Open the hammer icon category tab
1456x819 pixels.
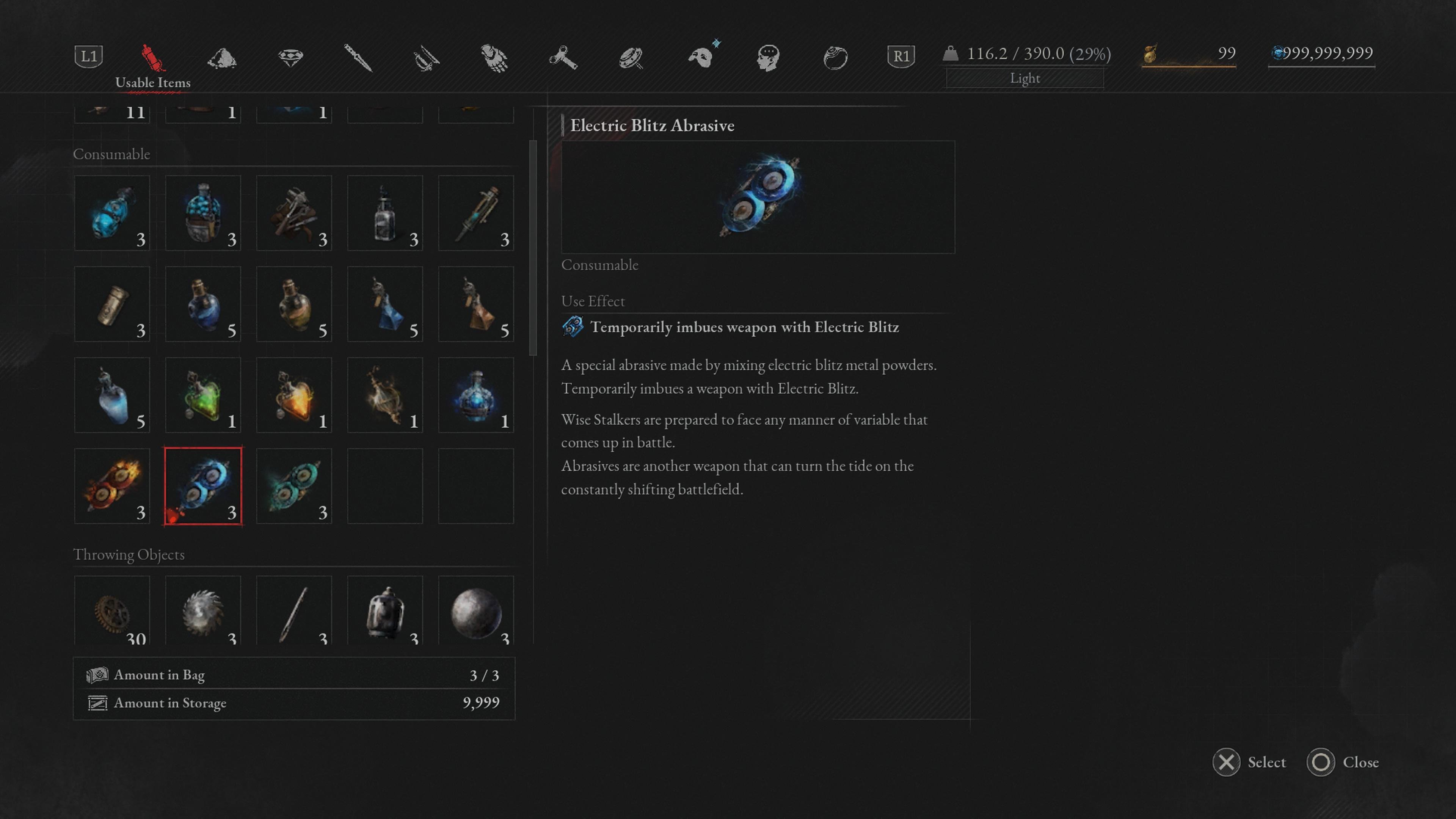[x=563, y=57]
